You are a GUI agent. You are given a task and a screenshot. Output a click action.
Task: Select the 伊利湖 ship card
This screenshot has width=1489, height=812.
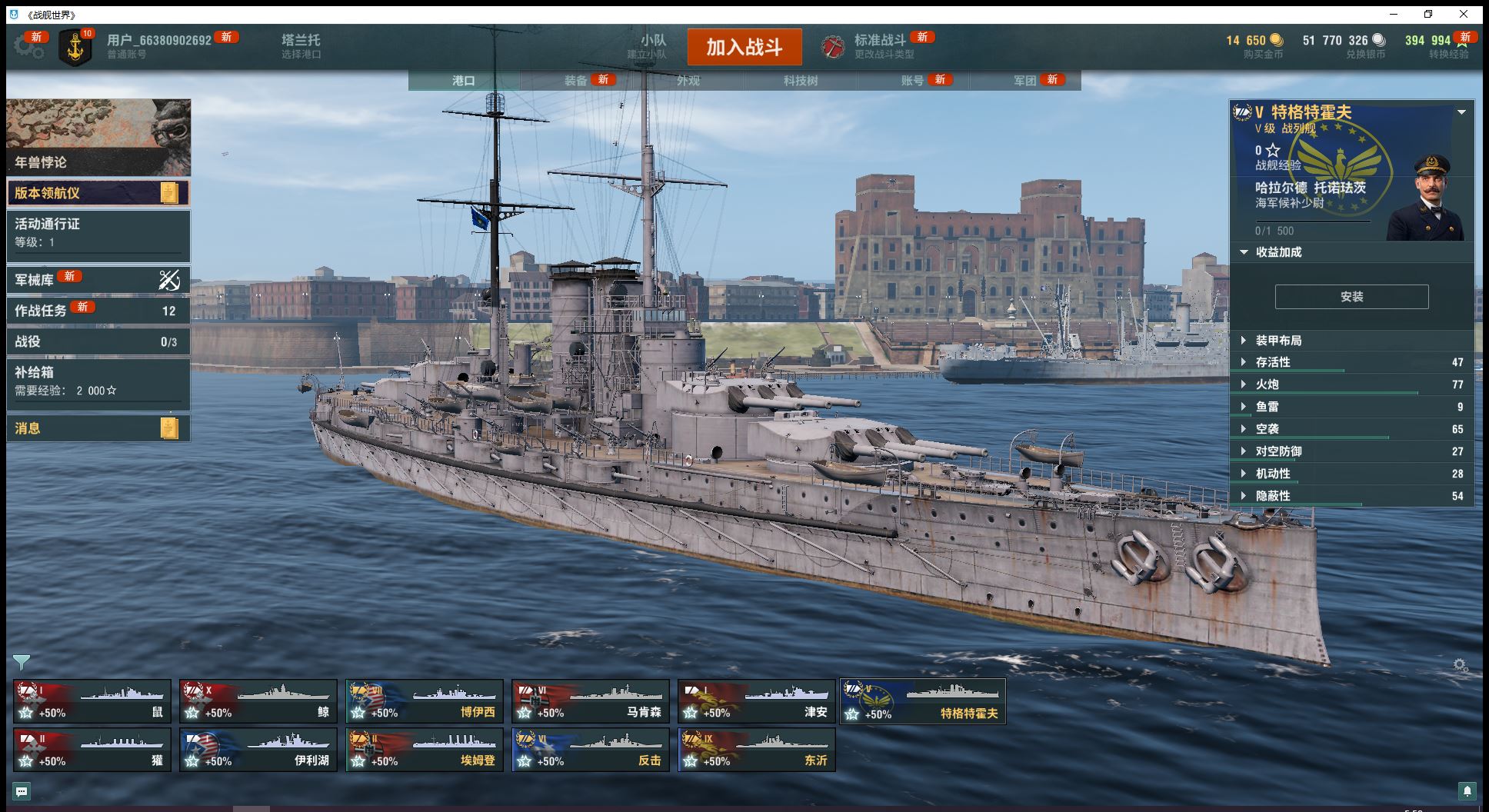258,750
